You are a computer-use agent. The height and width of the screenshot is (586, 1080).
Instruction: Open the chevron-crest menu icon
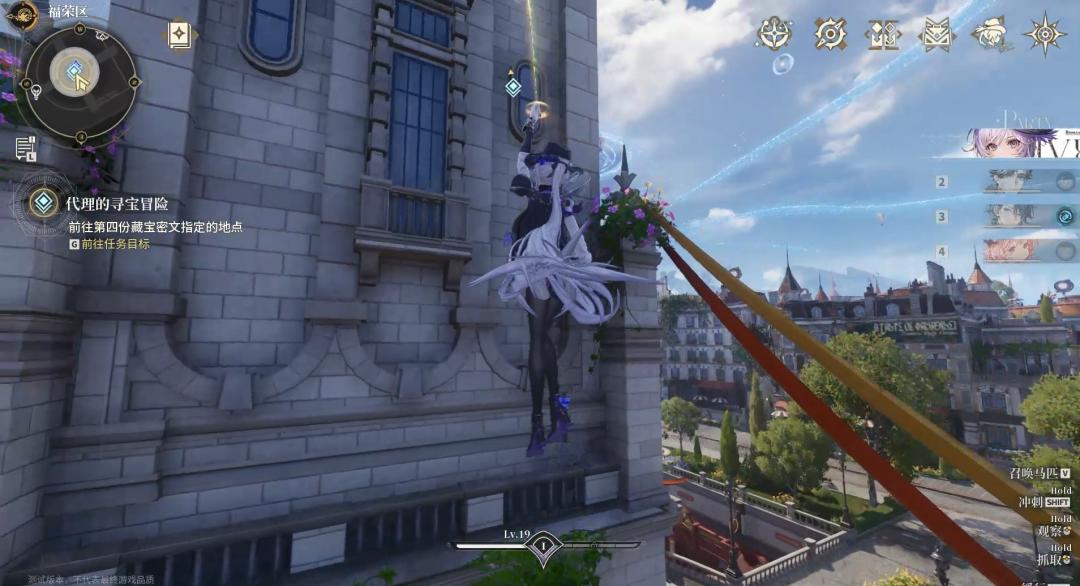click(x=937, y=34)
